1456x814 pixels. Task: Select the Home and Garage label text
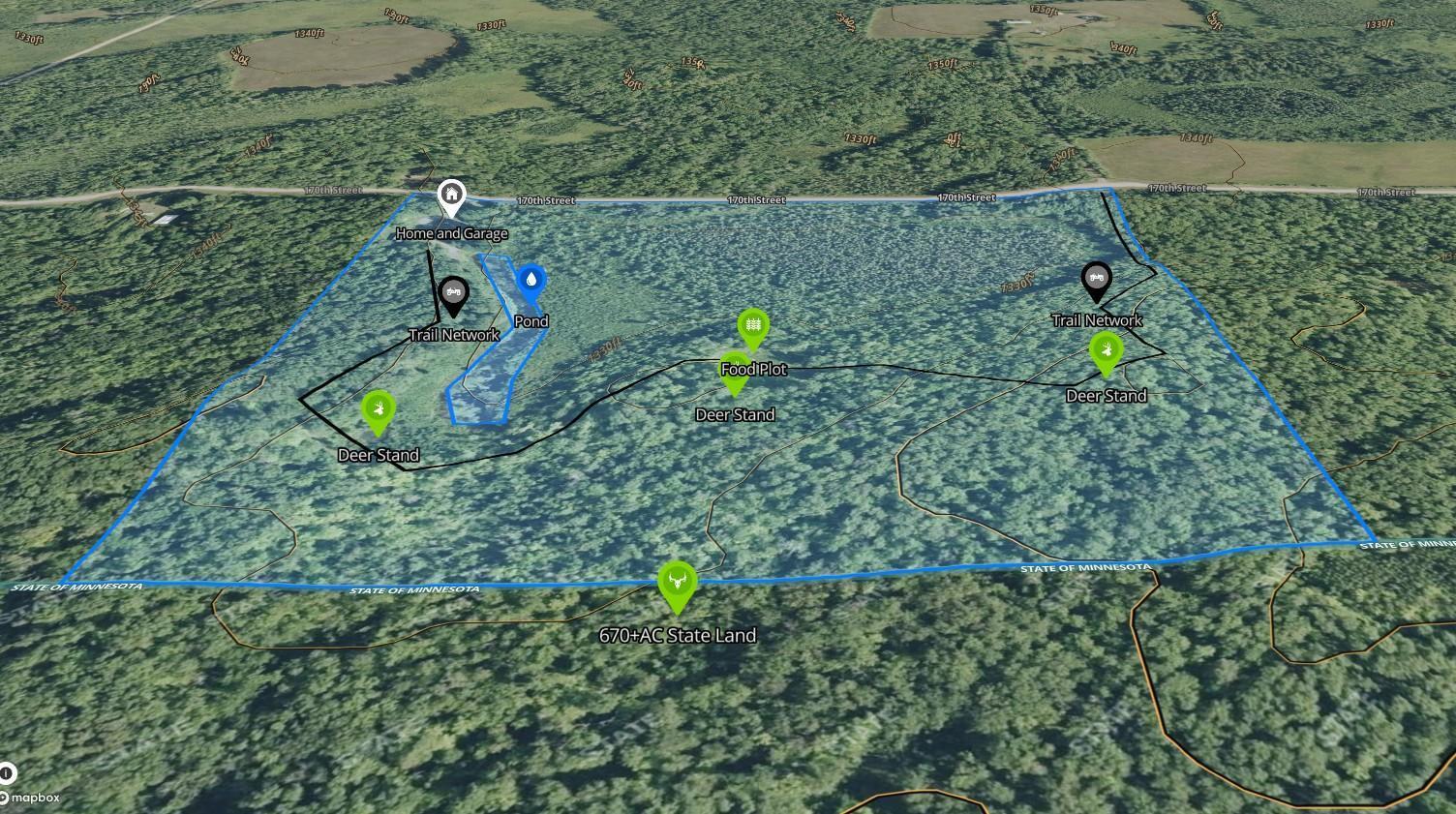coord(451,233)
